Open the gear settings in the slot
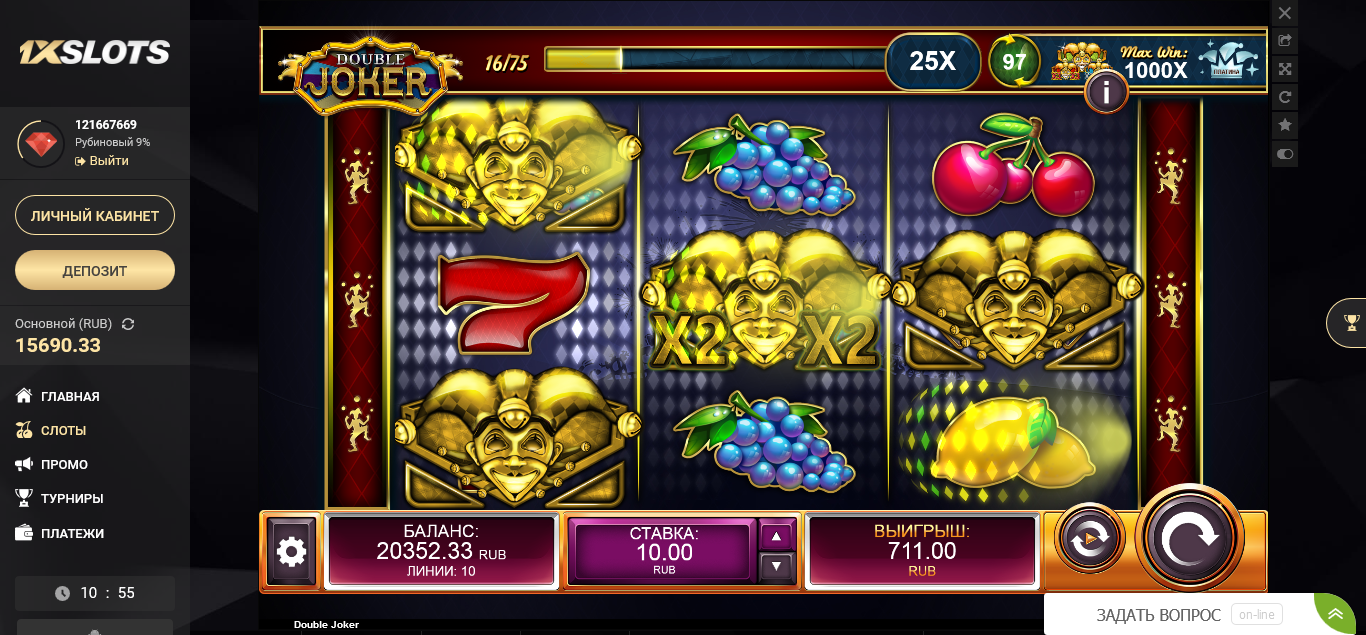The height and width of the screenshot is (635, 1366). click(x=291, y=551)
